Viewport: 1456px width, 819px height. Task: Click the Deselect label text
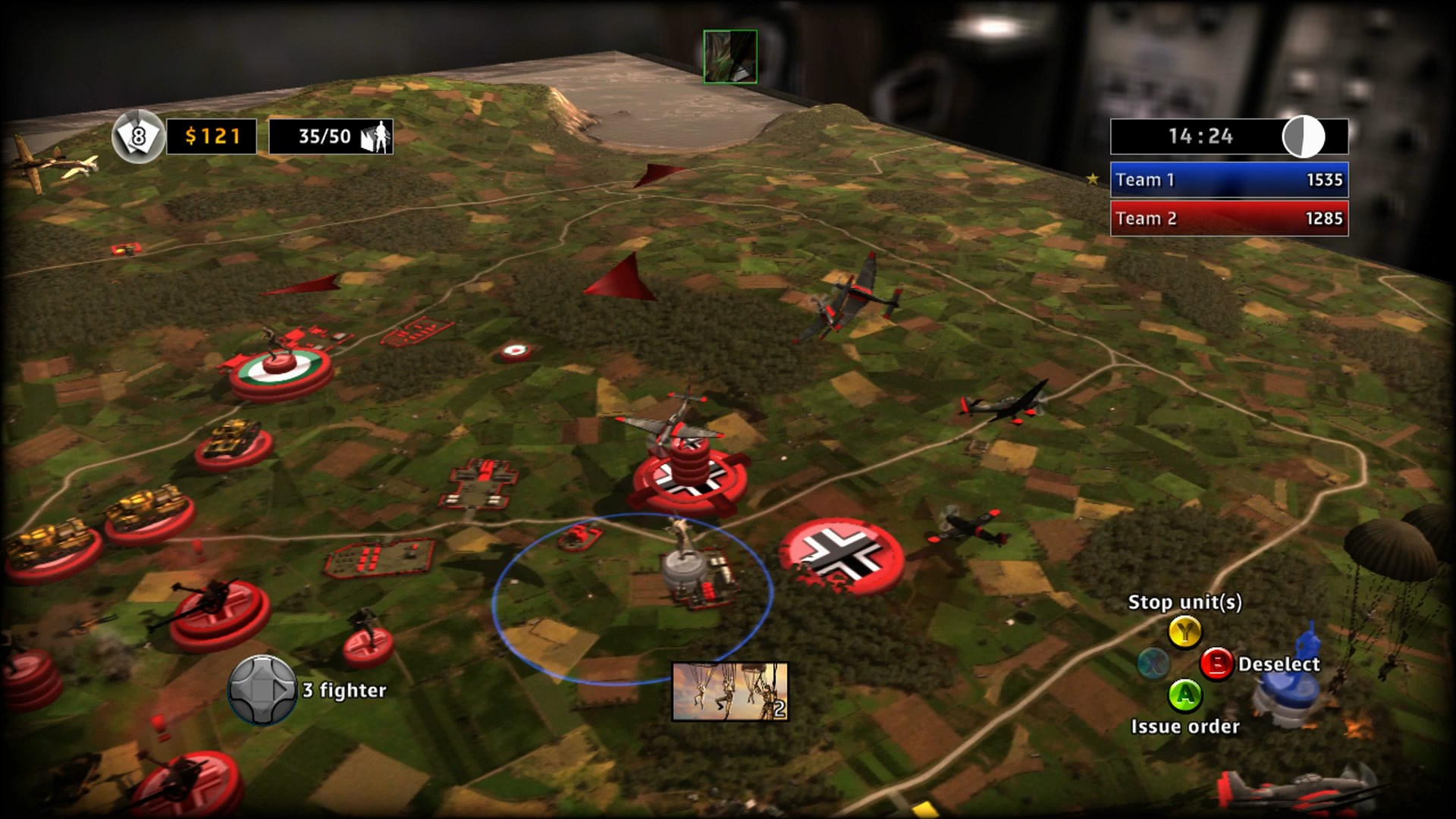(x=1278, y=663)
